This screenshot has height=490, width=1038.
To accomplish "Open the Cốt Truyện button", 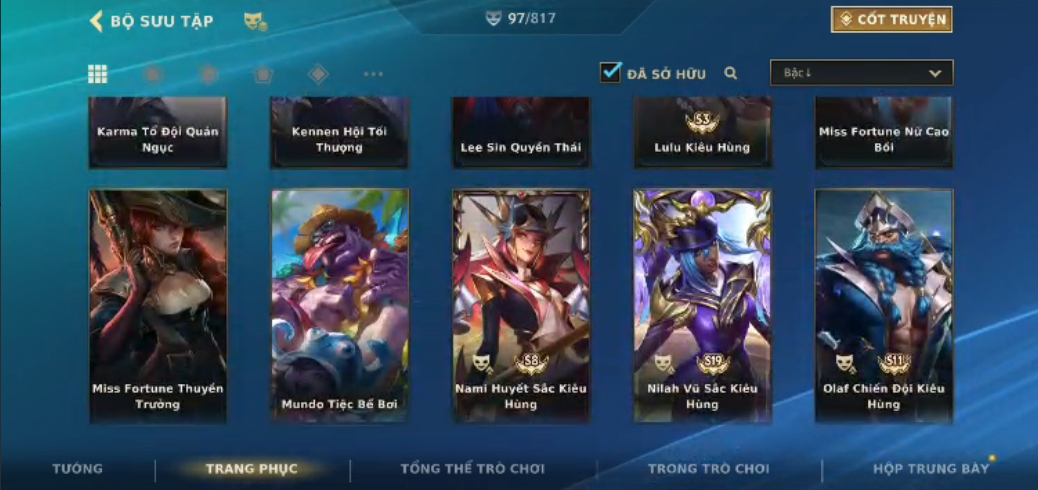I will (891, 19).
